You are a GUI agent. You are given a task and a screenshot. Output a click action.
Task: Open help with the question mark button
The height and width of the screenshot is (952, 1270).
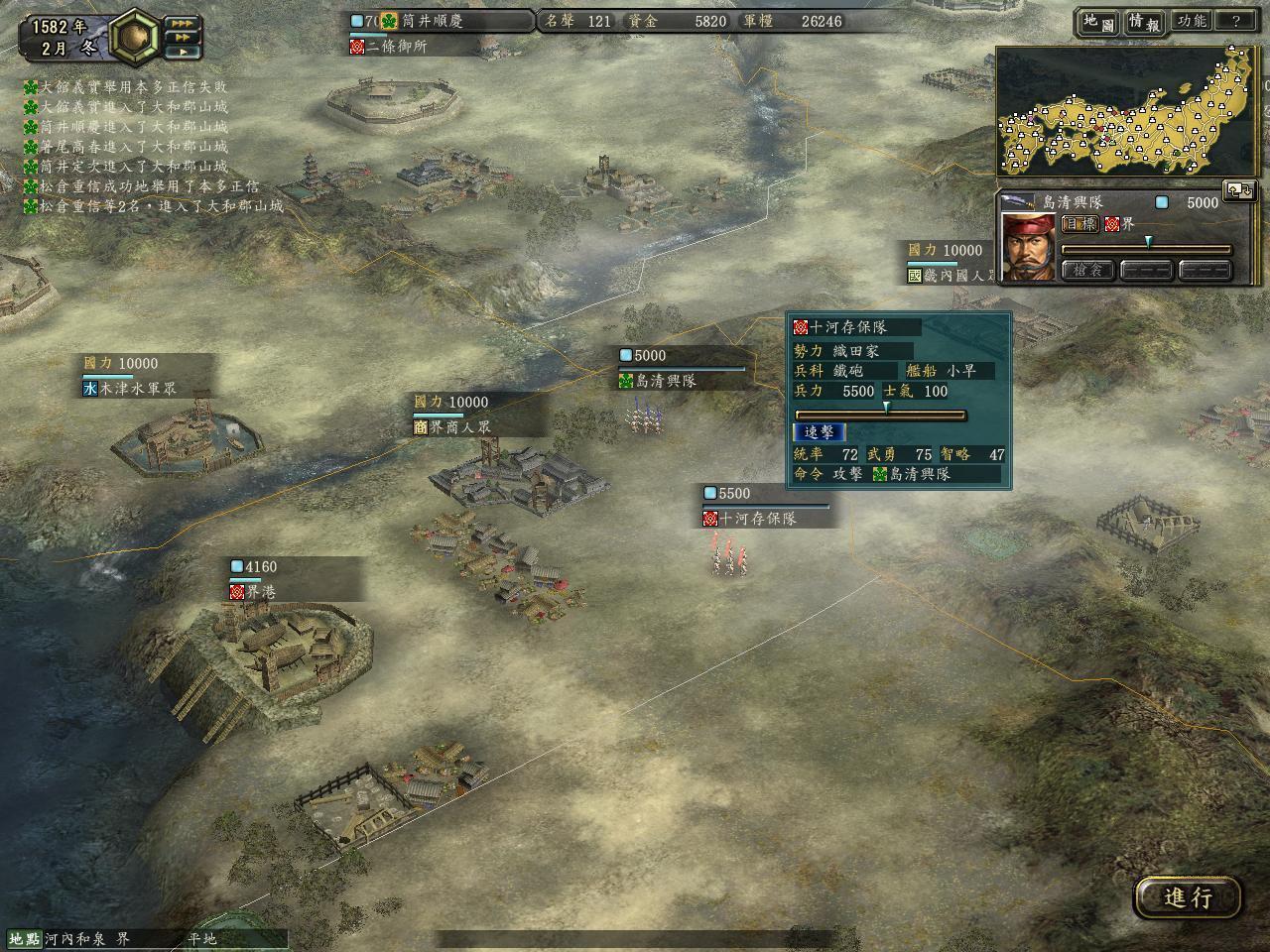pos(1236,22)
